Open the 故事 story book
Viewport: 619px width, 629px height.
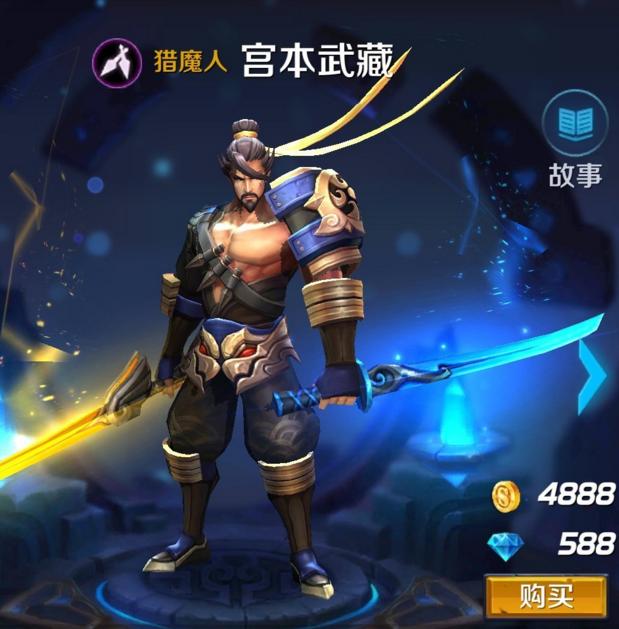coord(575,125)
